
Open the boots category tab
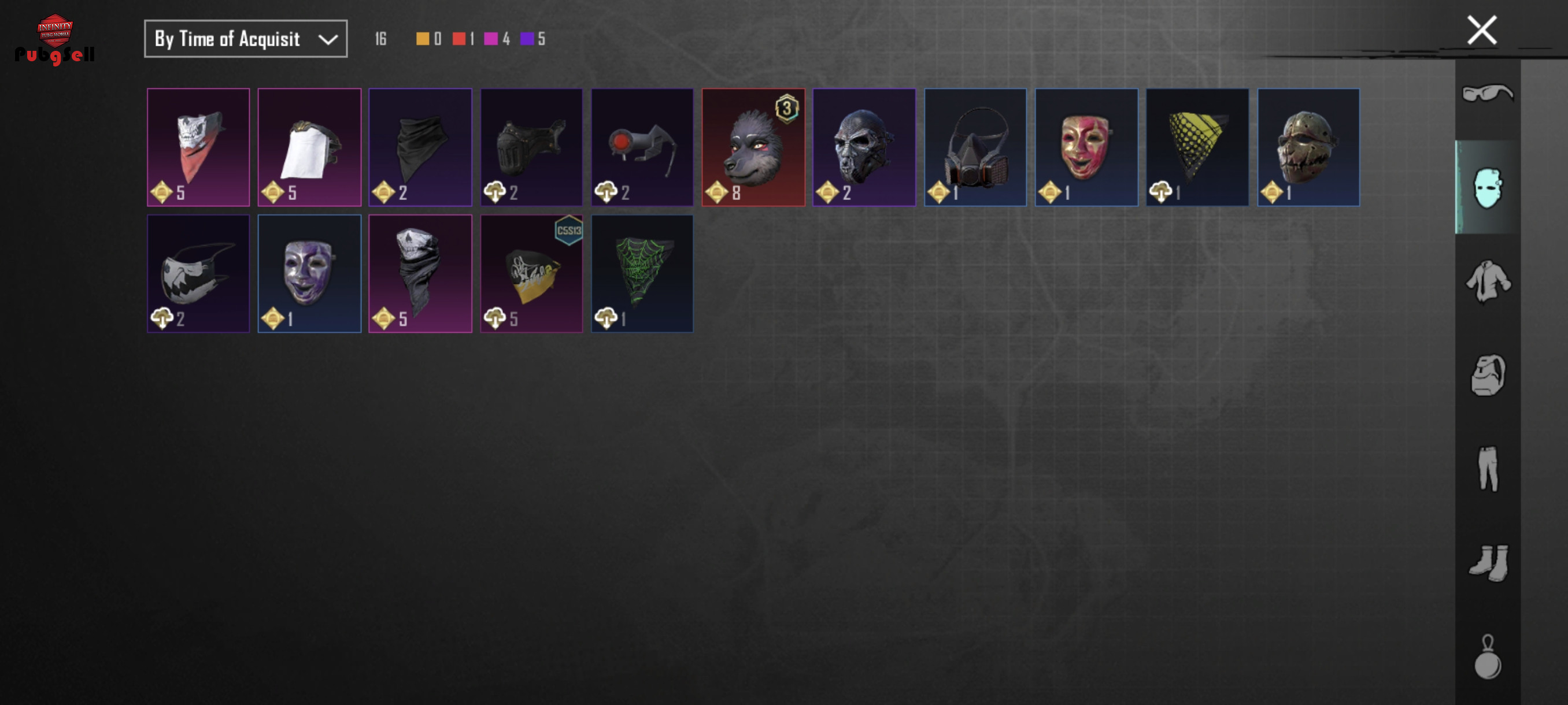(1487, 563)
